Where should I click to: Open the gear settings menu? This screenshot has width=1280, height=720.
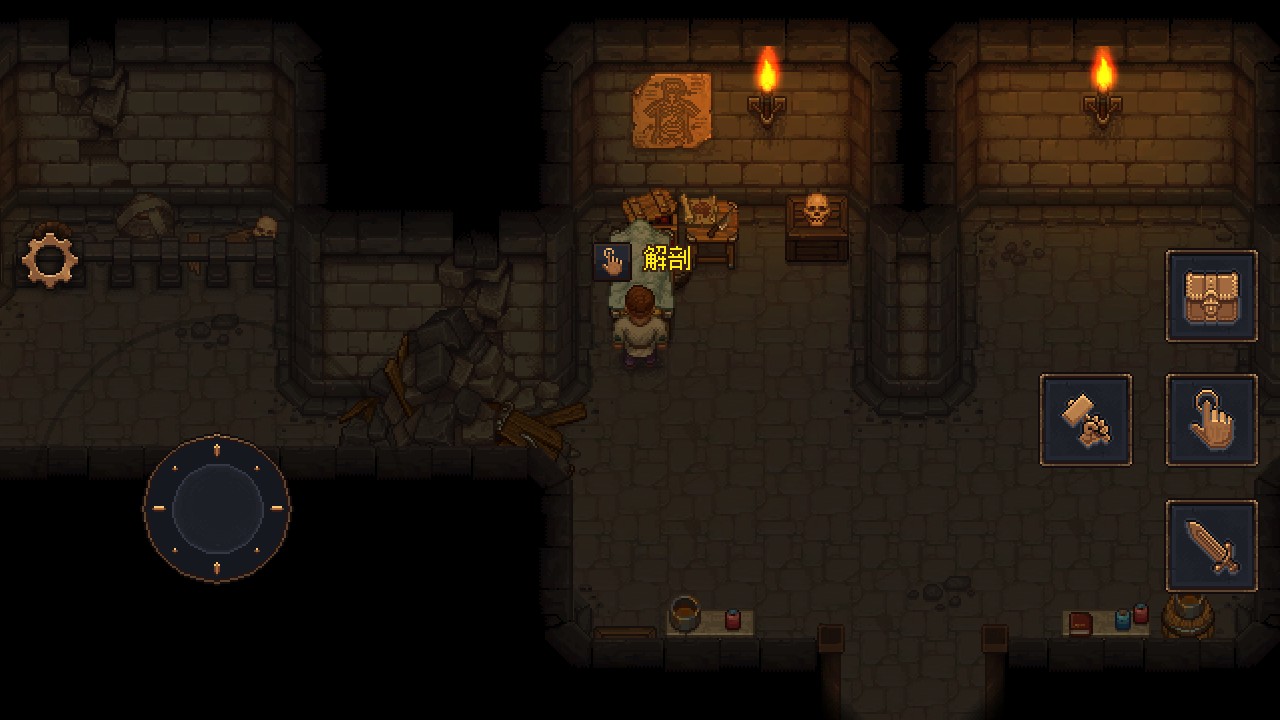pyautogui.click(x=50, y=259)
